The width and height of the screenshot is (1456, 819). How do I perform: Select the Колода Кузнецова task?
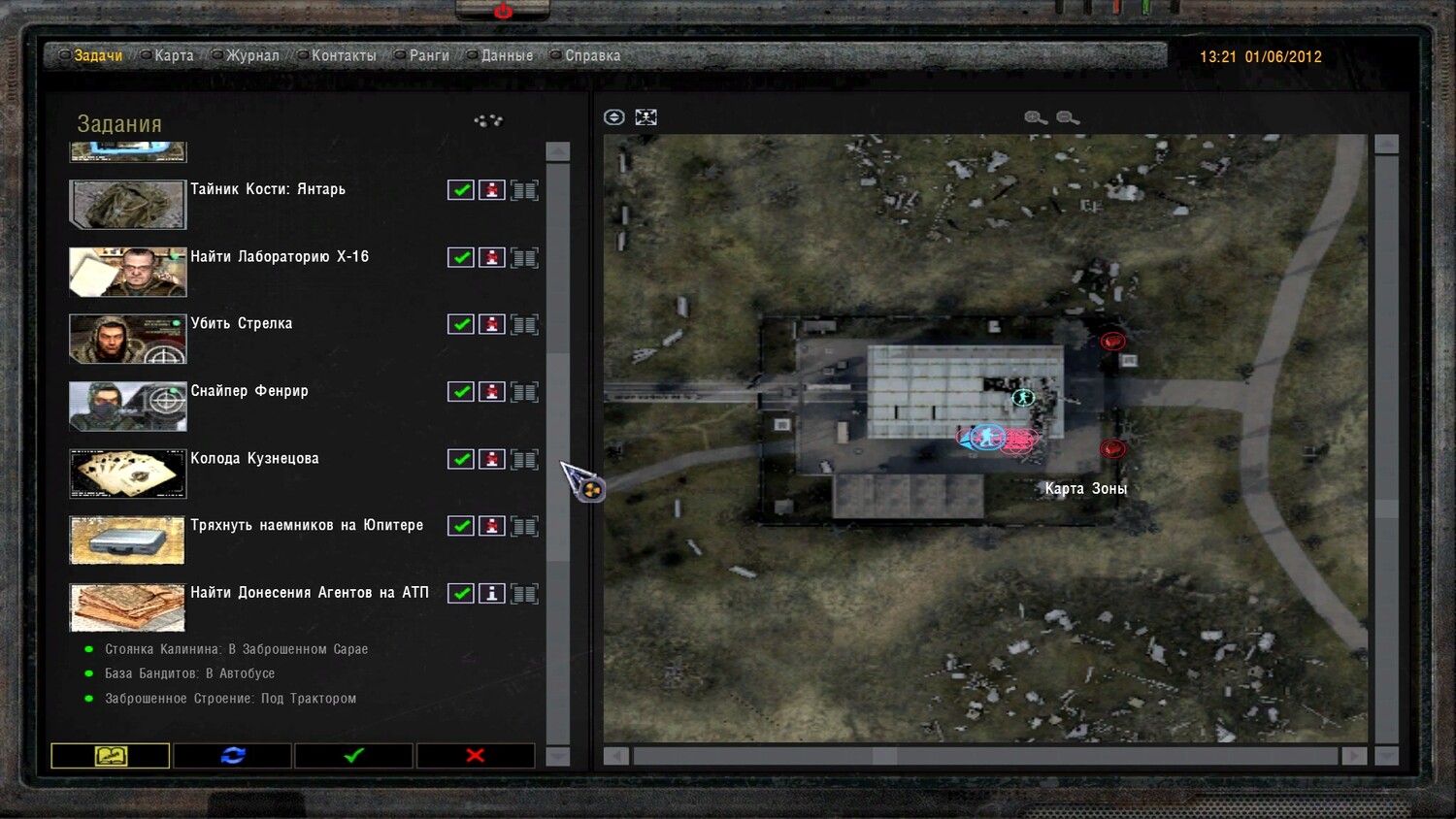(254, 459)
